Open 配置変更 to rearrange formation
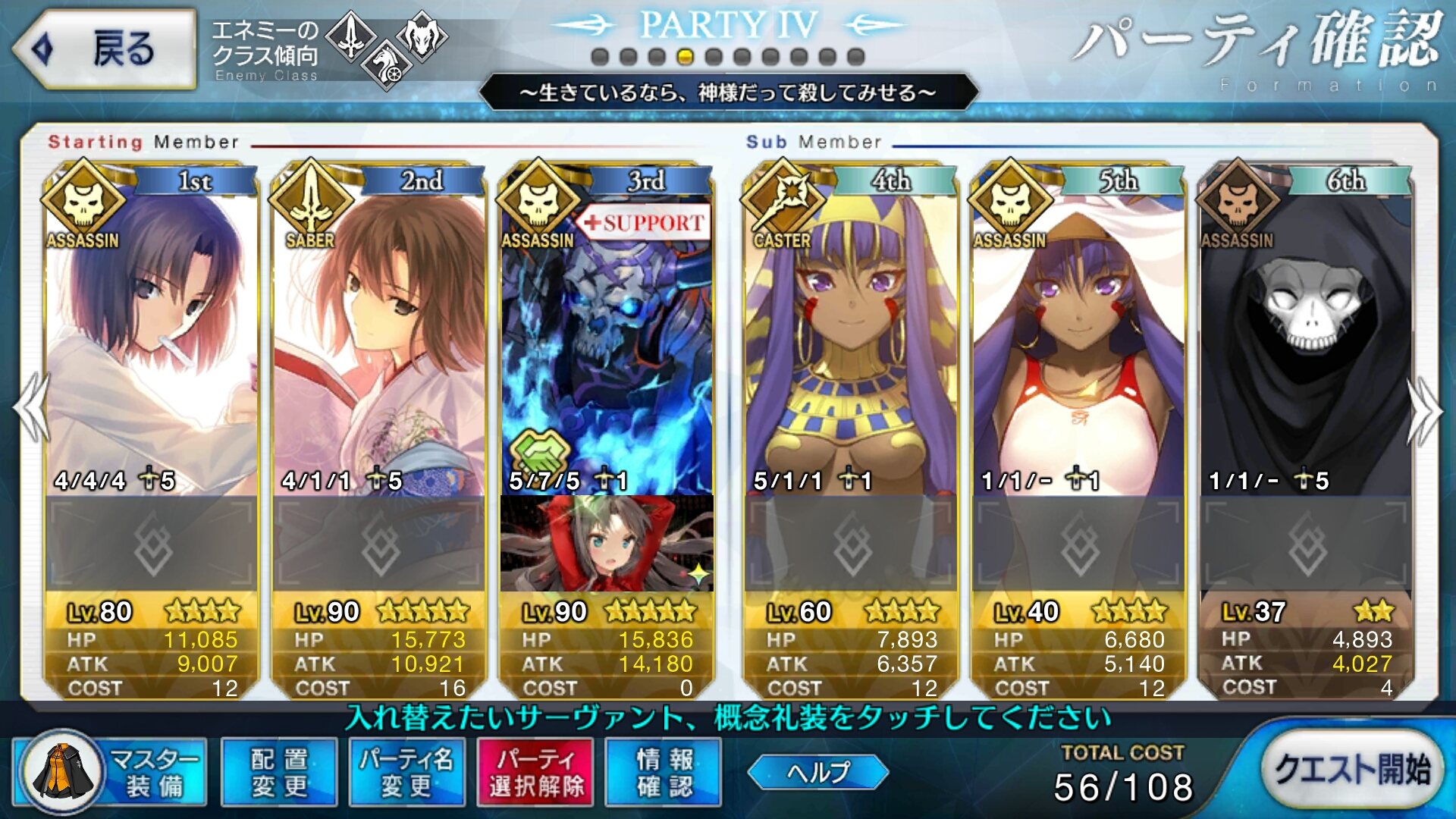The height and width of the screenshot is (819, 1456). [x=279, y=772]
